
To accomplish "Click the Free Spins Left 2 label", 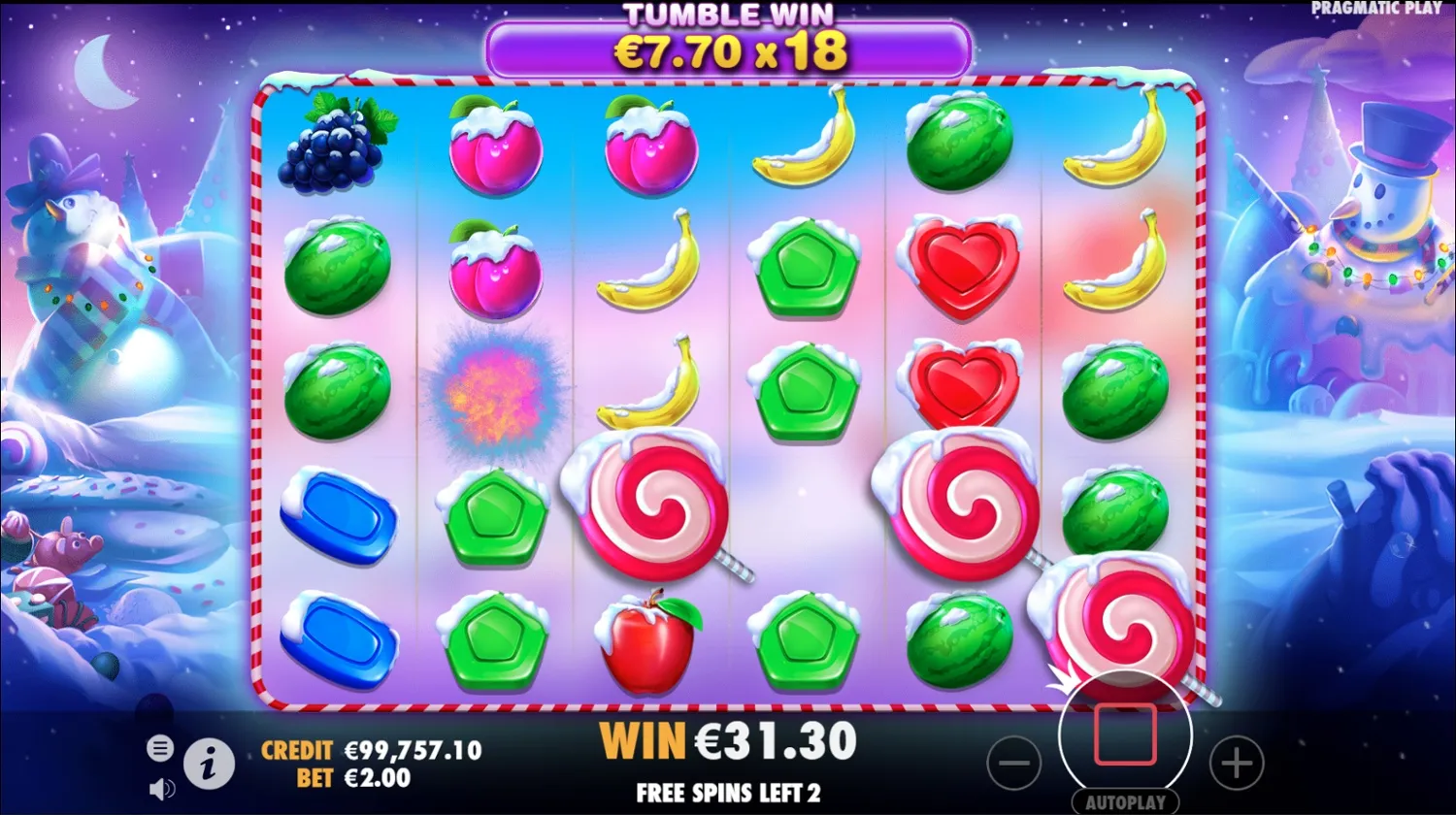I will tap(728, 793).
